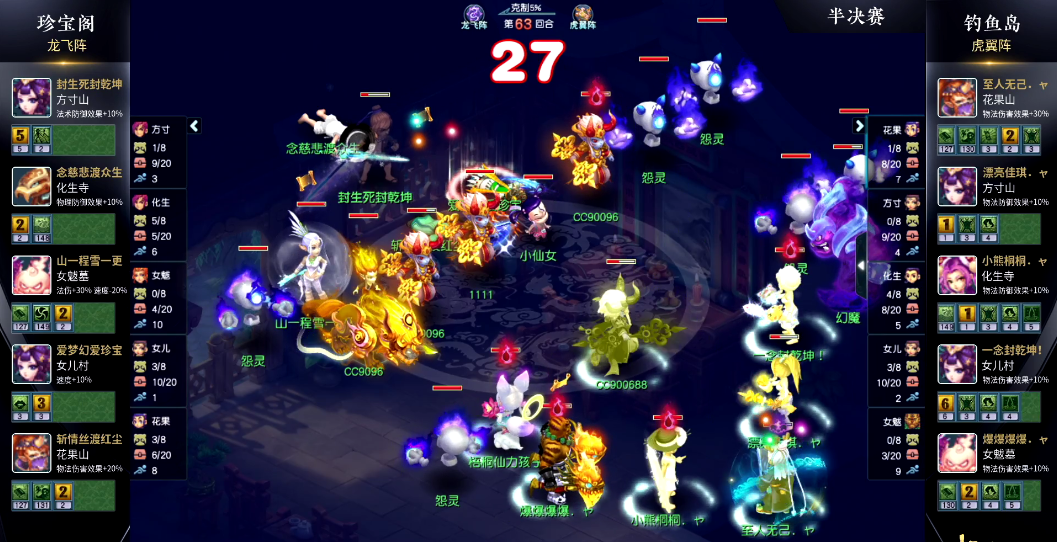Collapse the right team stats panel arrow
Viewport: 1057px width, 542px height.
click(859, 126)
